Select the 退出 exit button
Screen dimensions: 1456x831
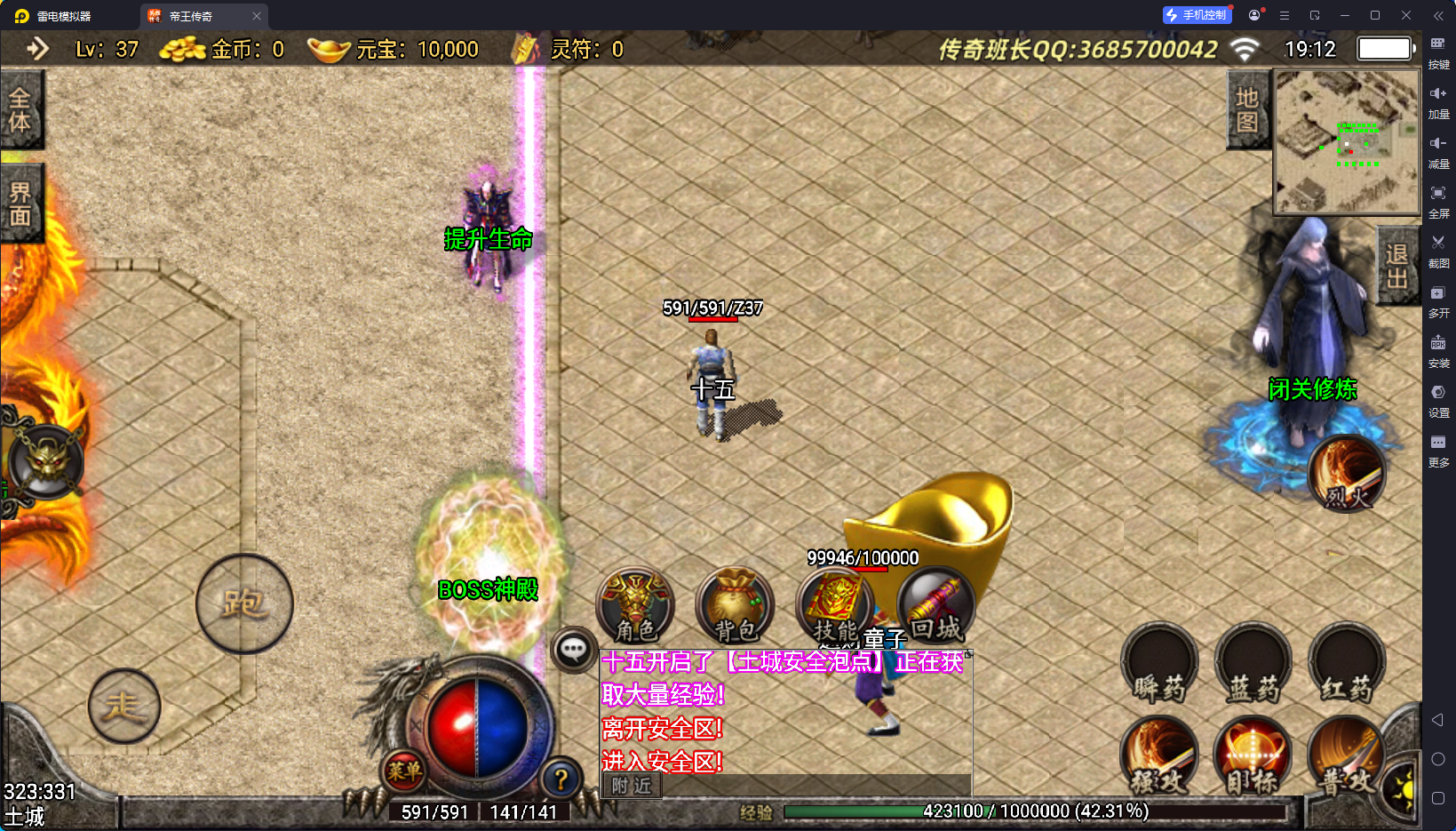[1396, 266]
